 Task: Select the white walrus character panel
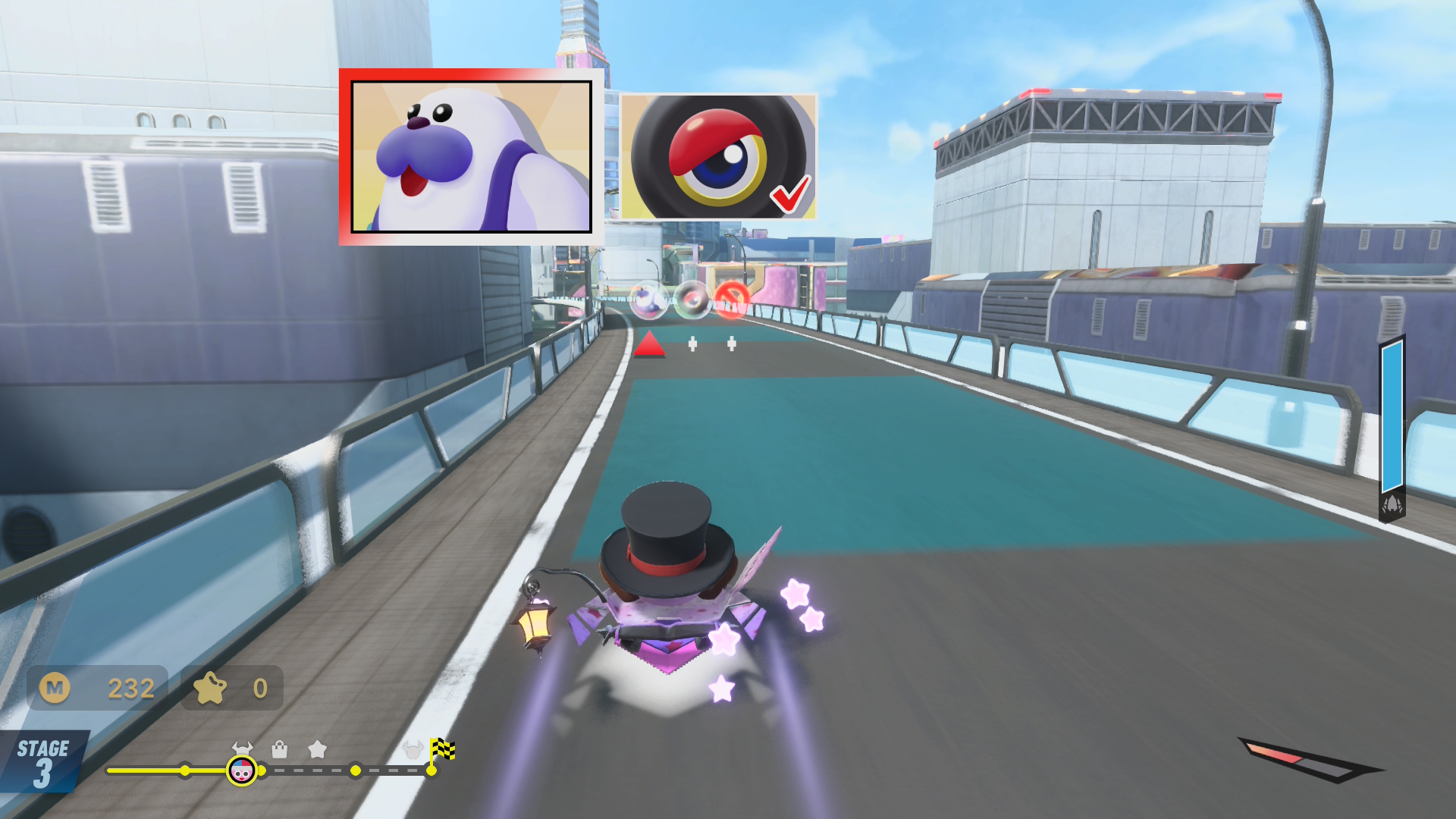pos(471,156)
